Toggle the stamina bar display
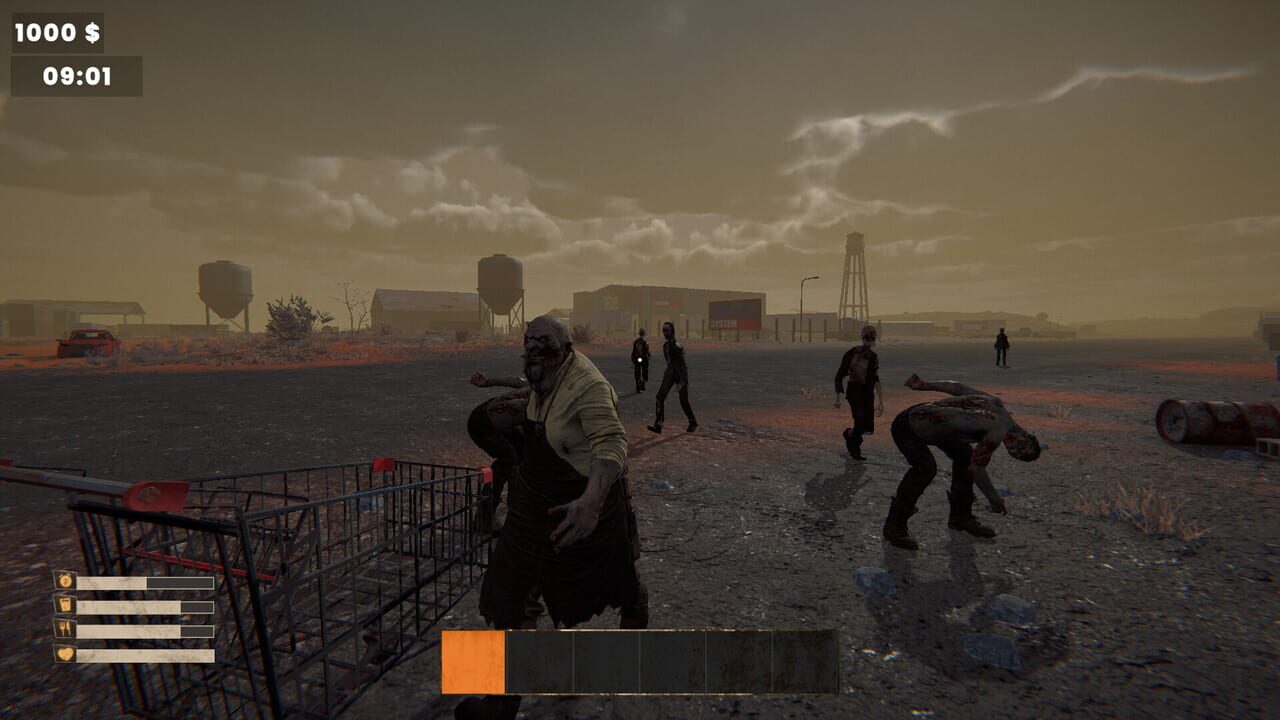 click(x=145, y=581)
